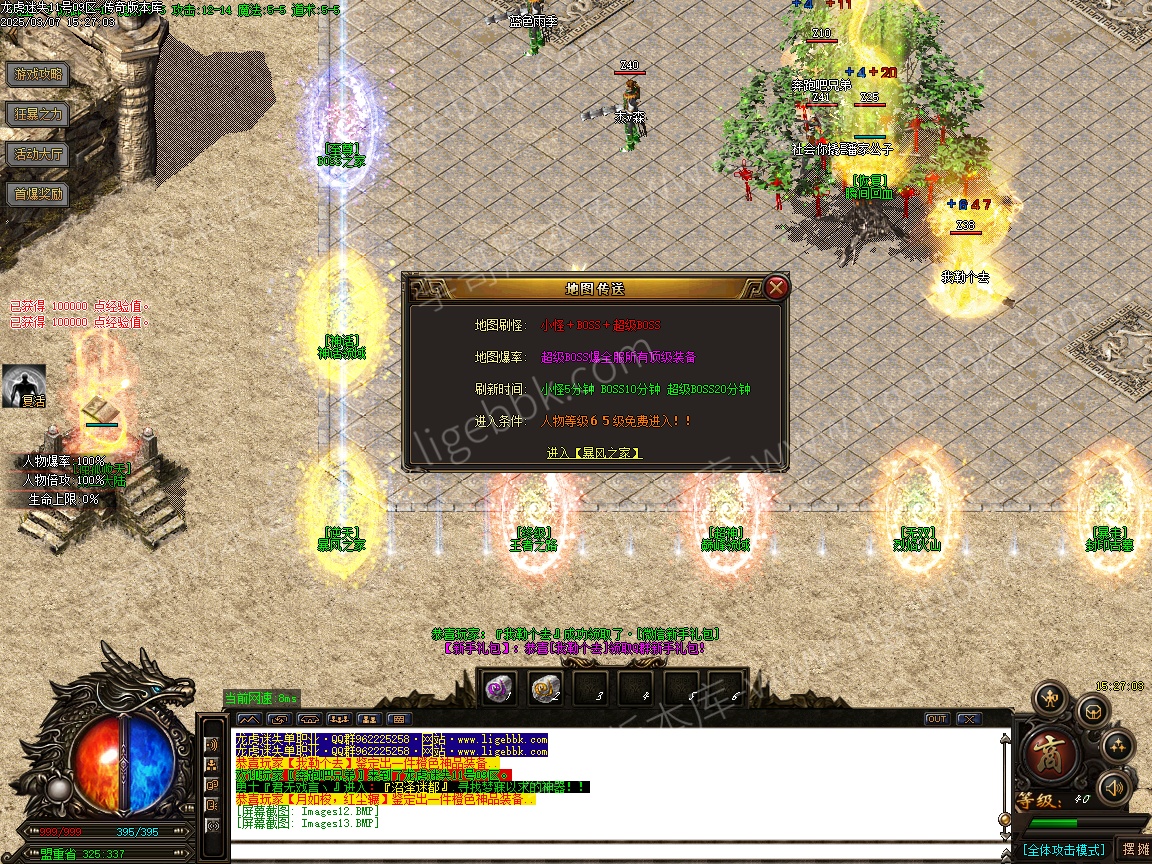Switch the 全体攻击模式 attack mode
The image size is (1152, 864).
(x=1063, y=850)
